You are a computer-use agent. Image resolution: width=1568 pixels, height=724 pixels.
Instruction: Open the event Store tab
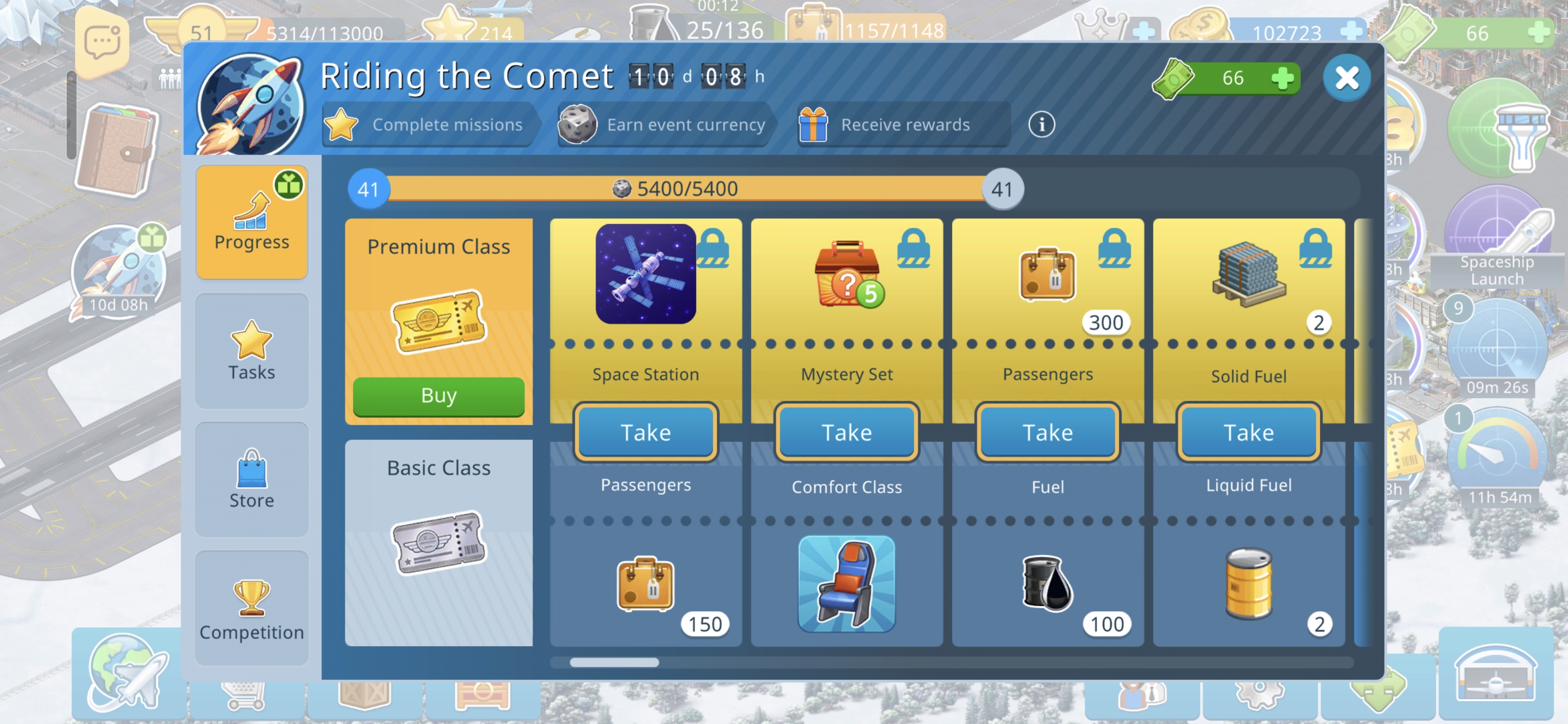point(251,479)
